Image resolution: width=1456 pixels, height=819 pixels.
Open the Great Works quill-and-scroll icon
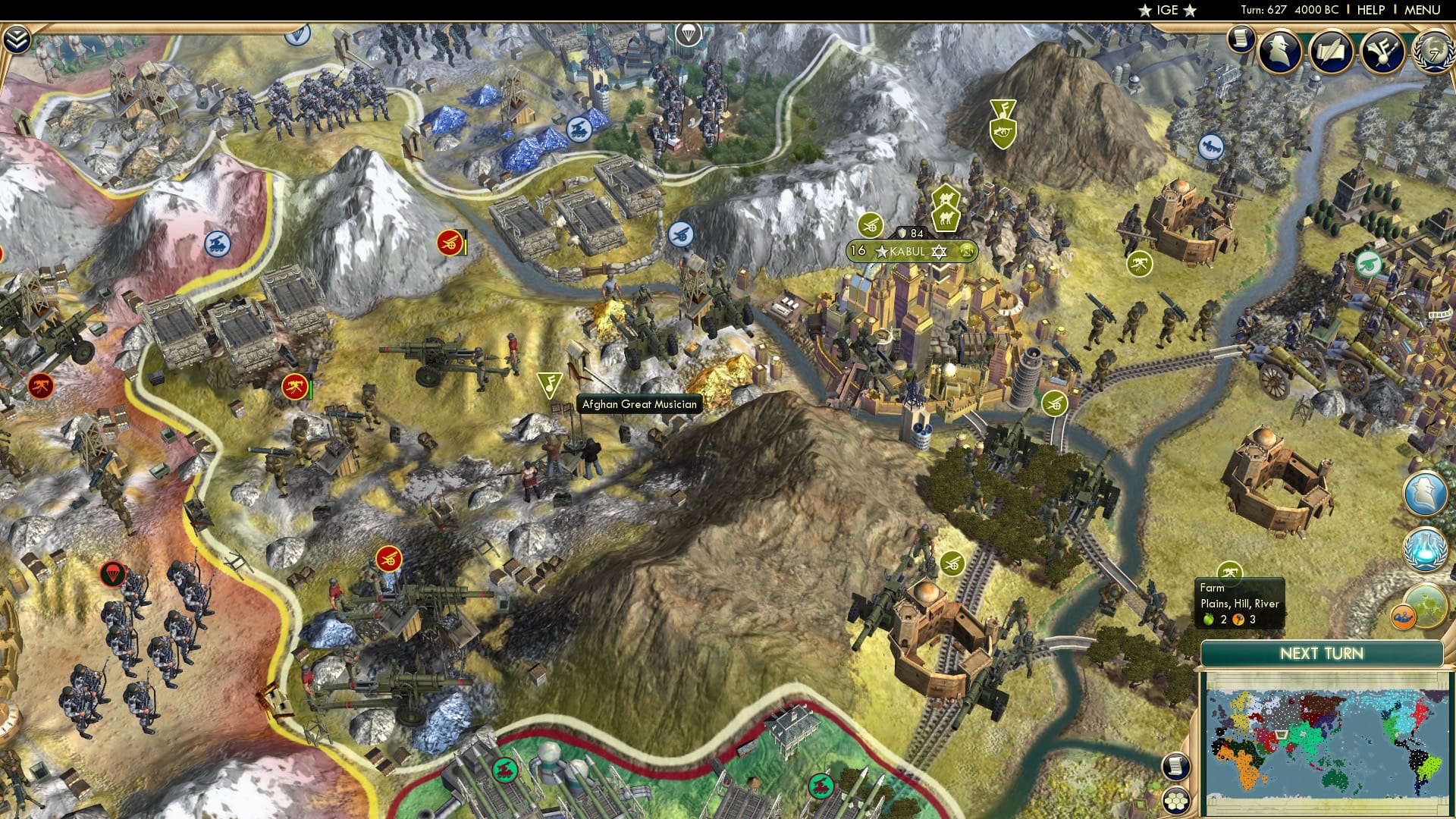(1330, 49)
